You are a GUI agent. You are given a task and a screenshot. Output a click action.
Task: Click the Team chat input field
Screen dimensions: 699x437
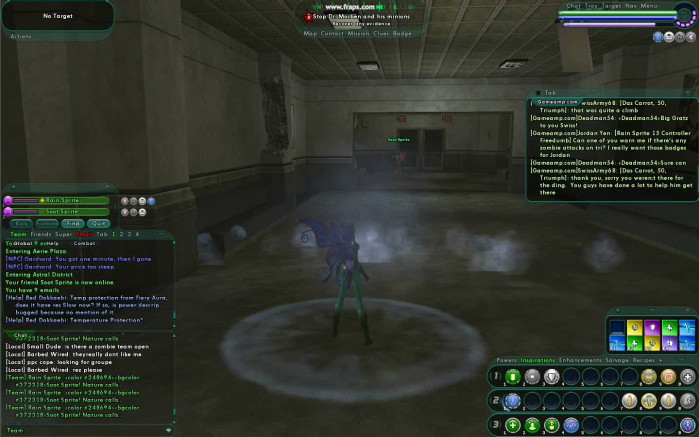pyautogui.click(x=90, y=430)
